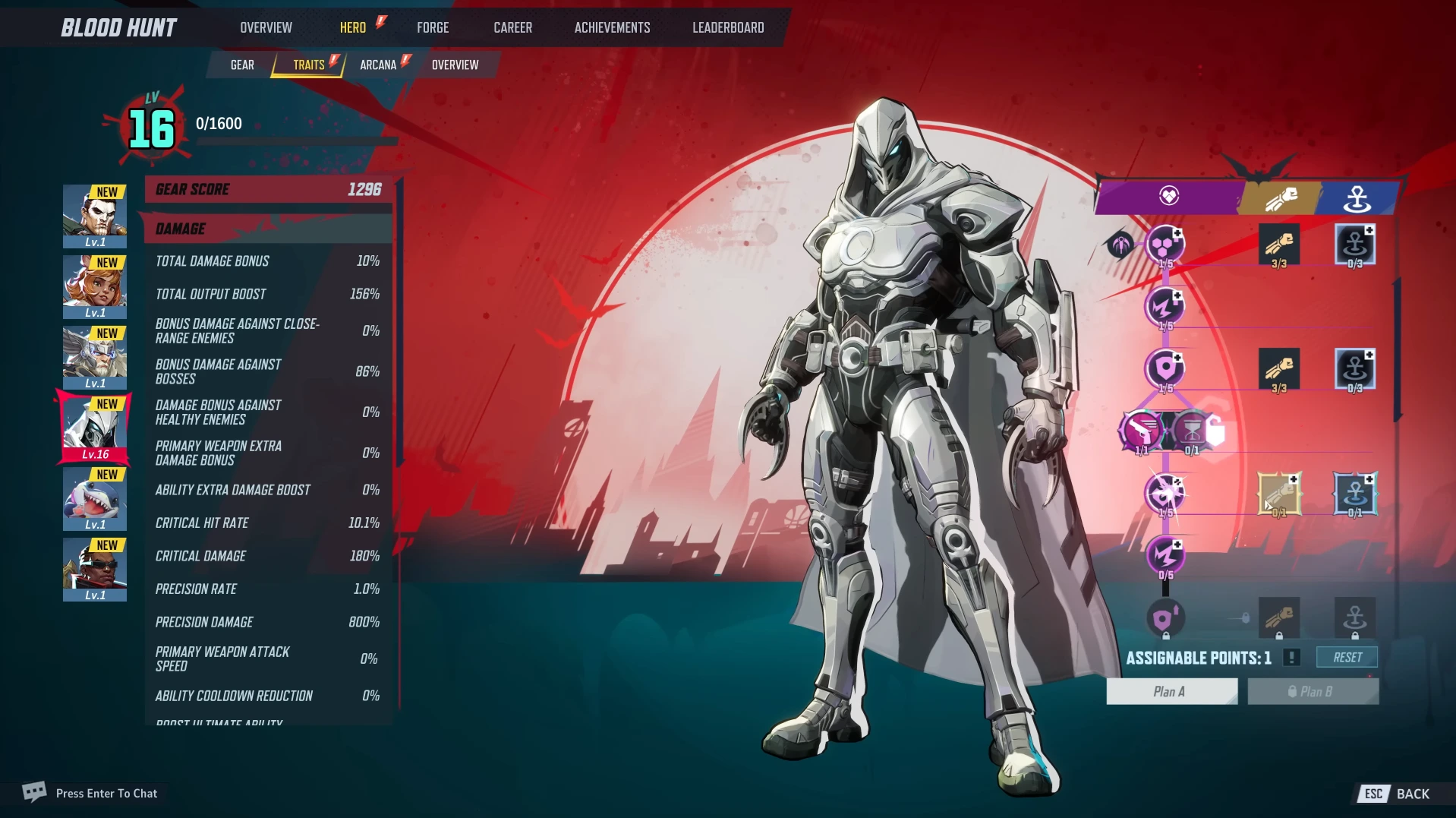This screenshot has width=1456, height=818.
Task: Click the Reset trait points button
Action: click(1347, 657)
